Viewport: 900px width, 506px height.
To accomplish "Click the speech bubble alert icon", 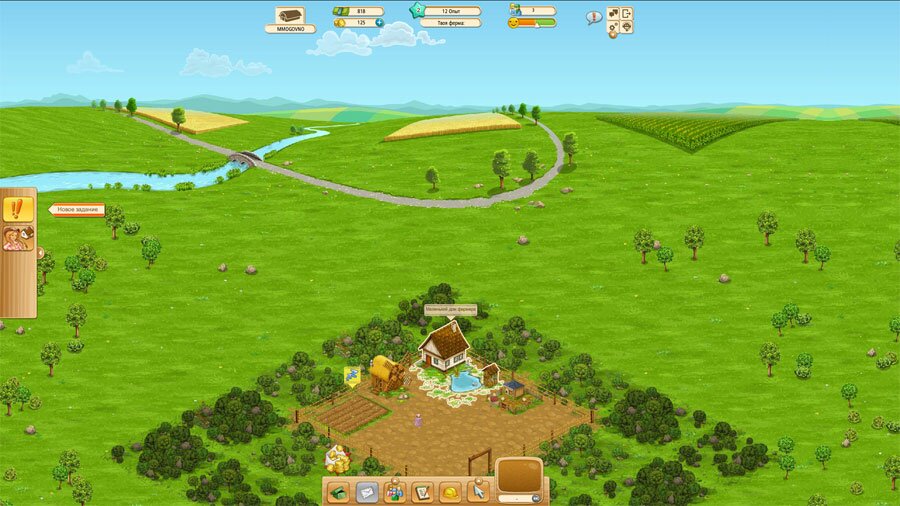I will (593, 17).
